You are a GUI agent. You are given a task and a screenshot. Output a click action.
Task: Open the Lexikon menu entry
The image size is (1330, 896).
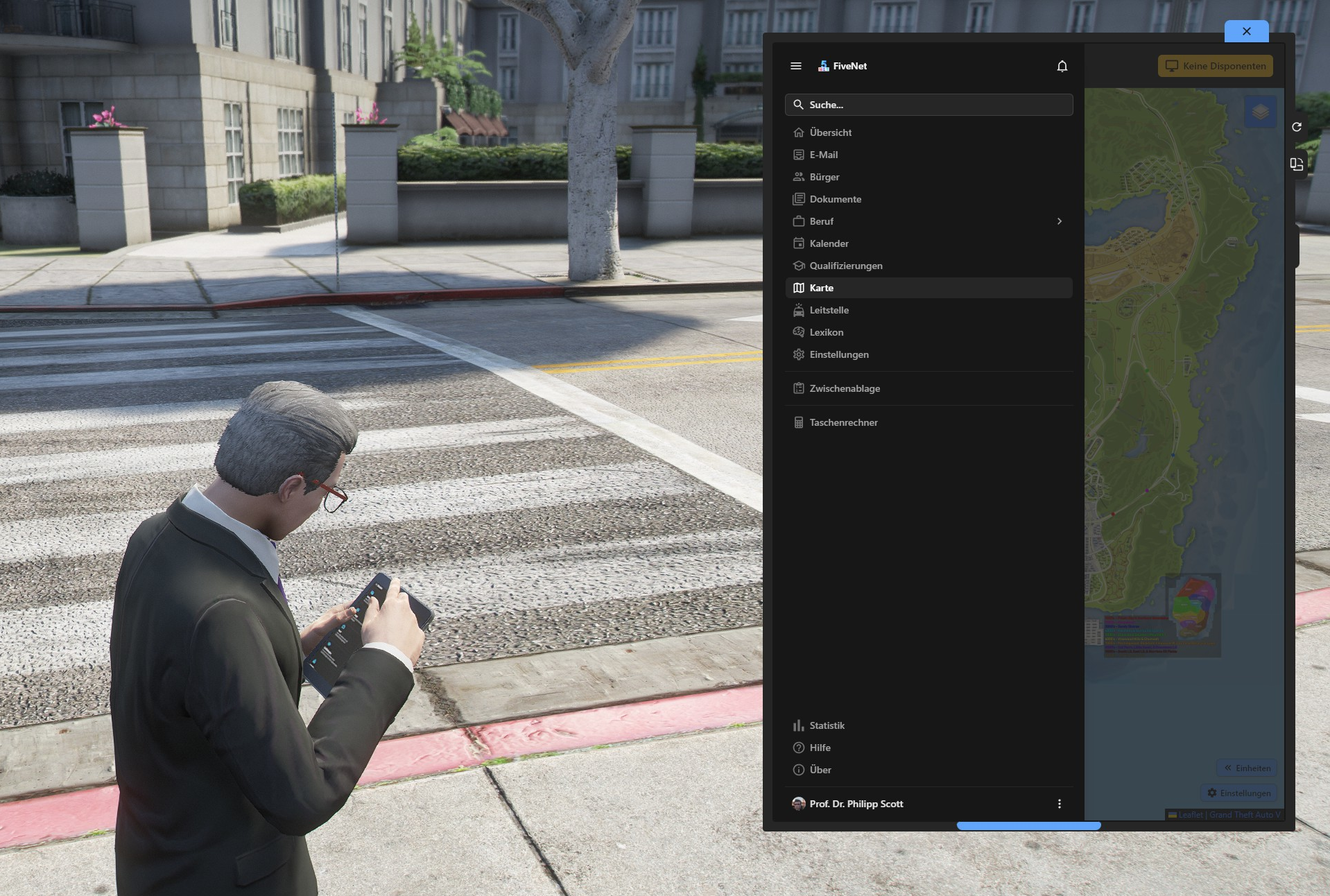click(x=827, y=332)
